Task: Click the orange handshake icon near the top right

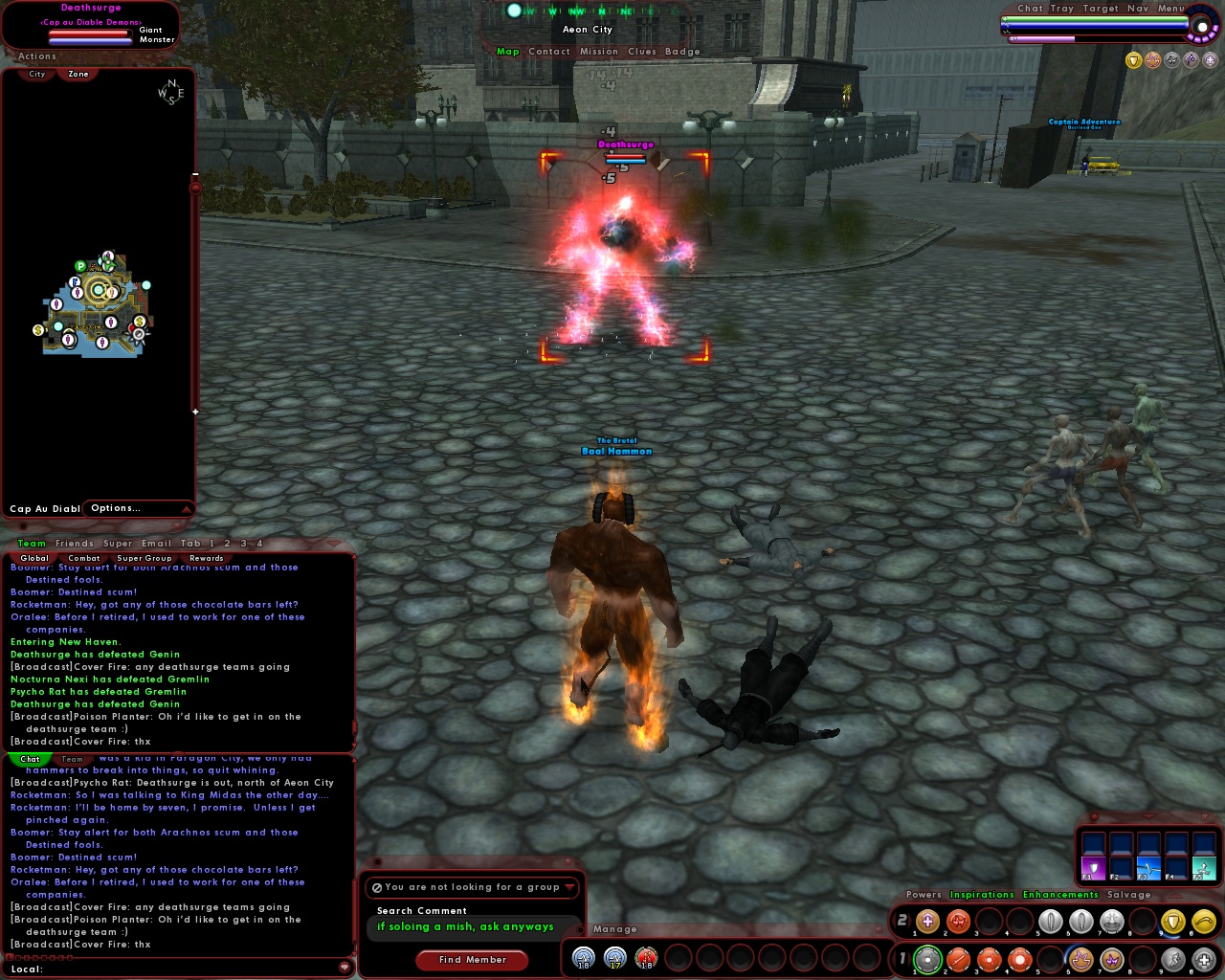Action: [1152, 59]
